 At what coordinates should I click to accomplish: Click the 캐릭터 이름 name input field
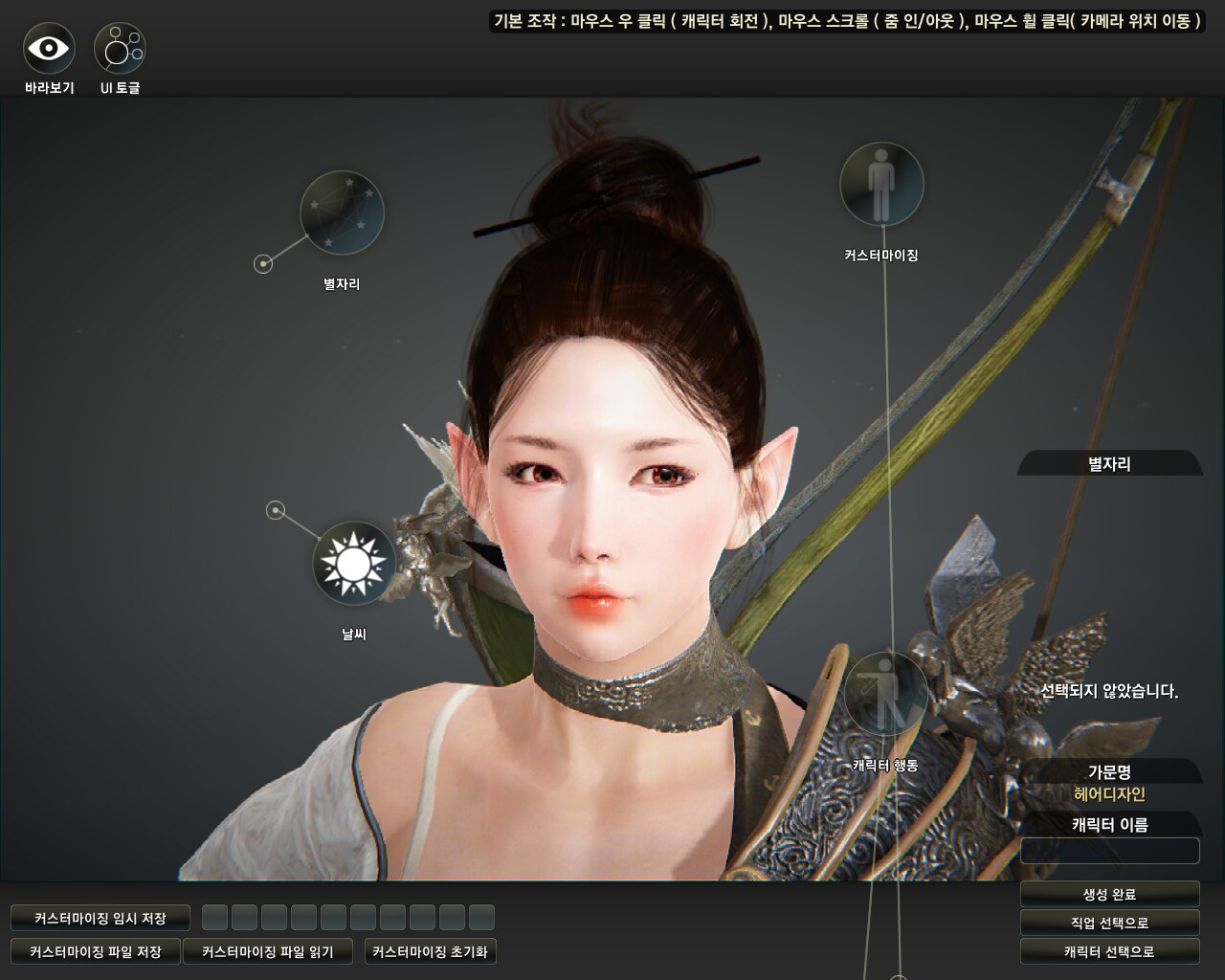click(x=1109, y=850)
